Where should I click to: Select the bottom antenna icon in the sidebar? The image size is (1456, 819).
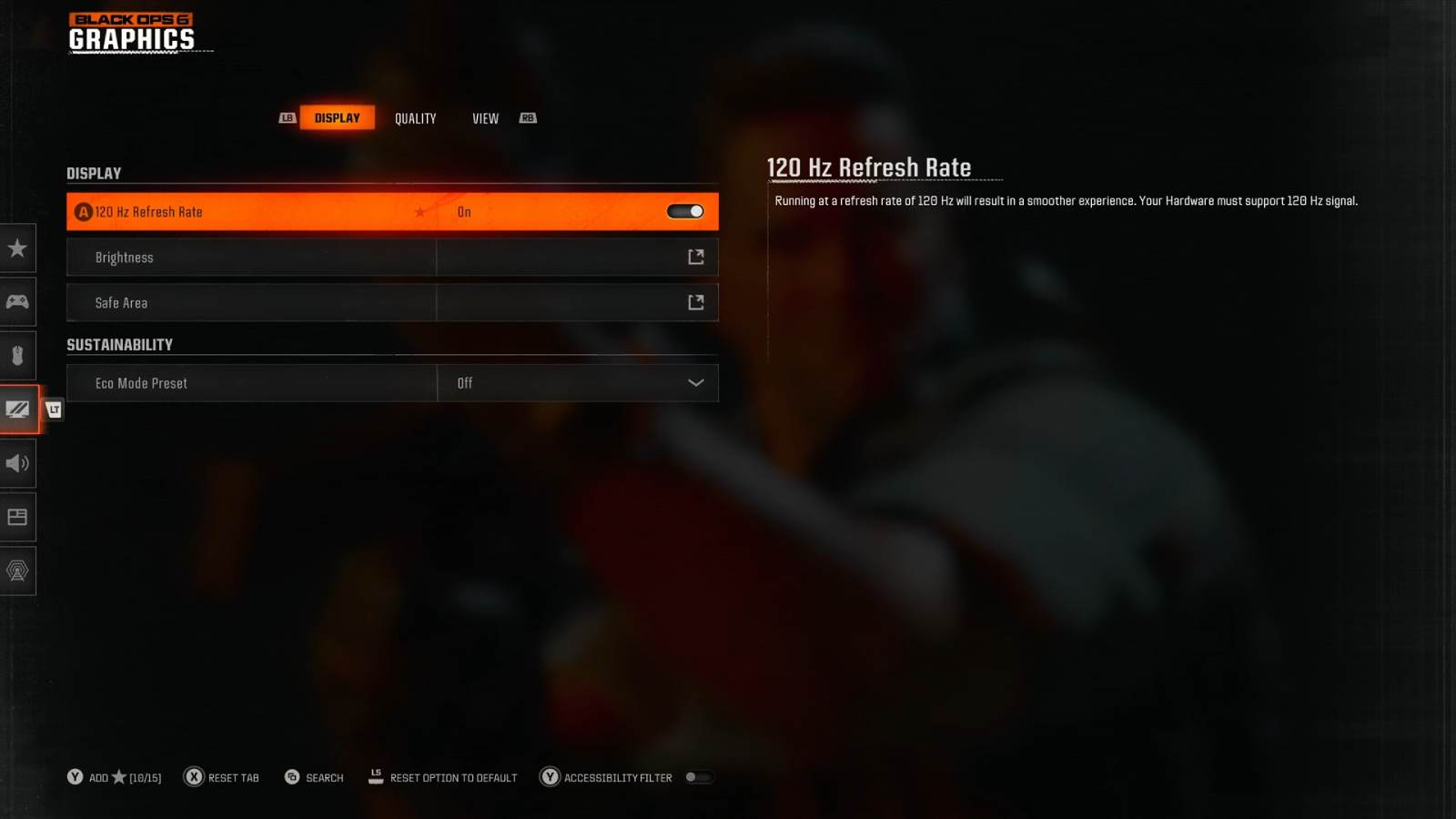[x=18, y=571]
